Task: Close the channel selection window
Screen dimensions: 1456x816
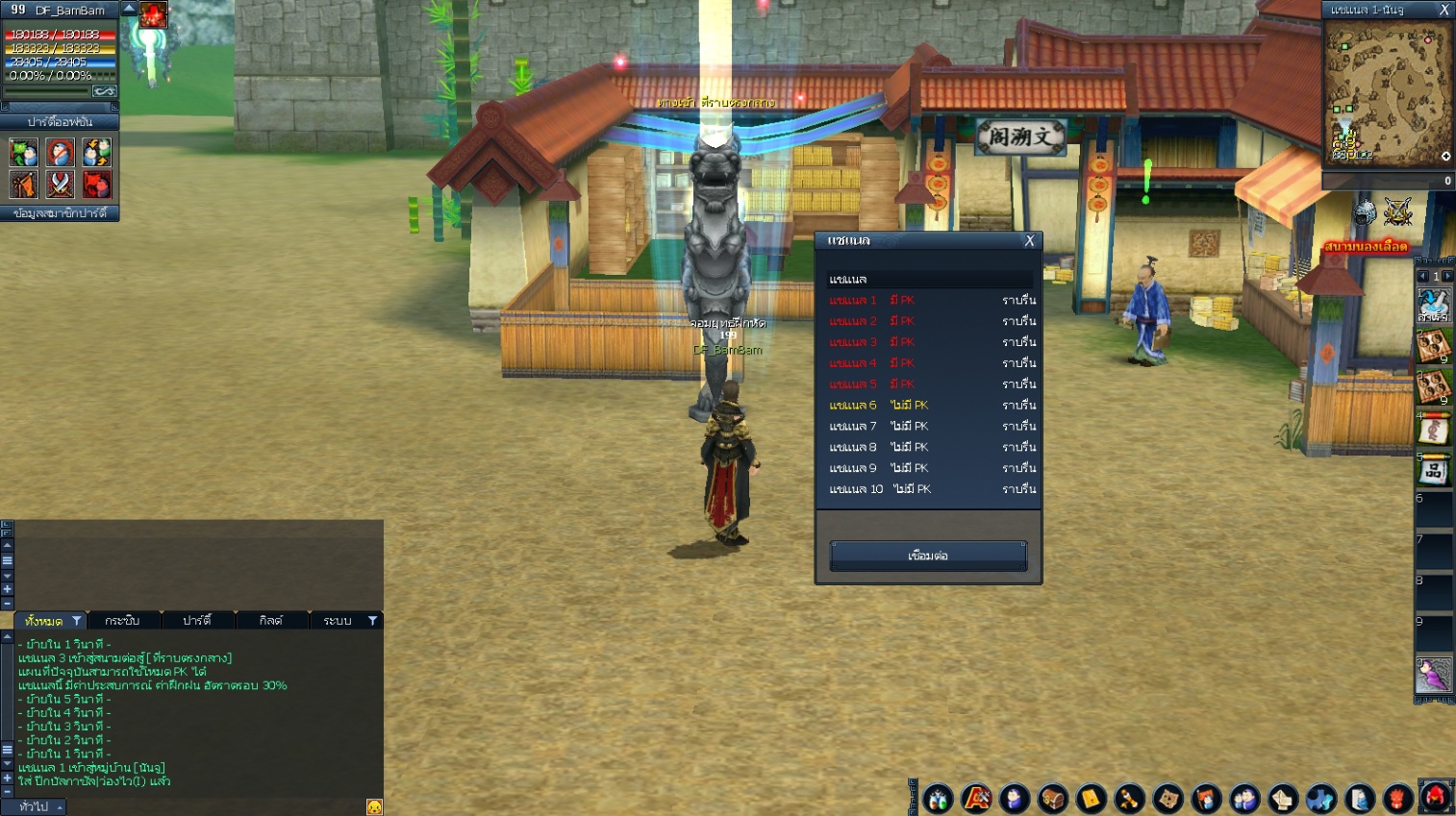Action: pyautogui.click(x=1029, y=241)
